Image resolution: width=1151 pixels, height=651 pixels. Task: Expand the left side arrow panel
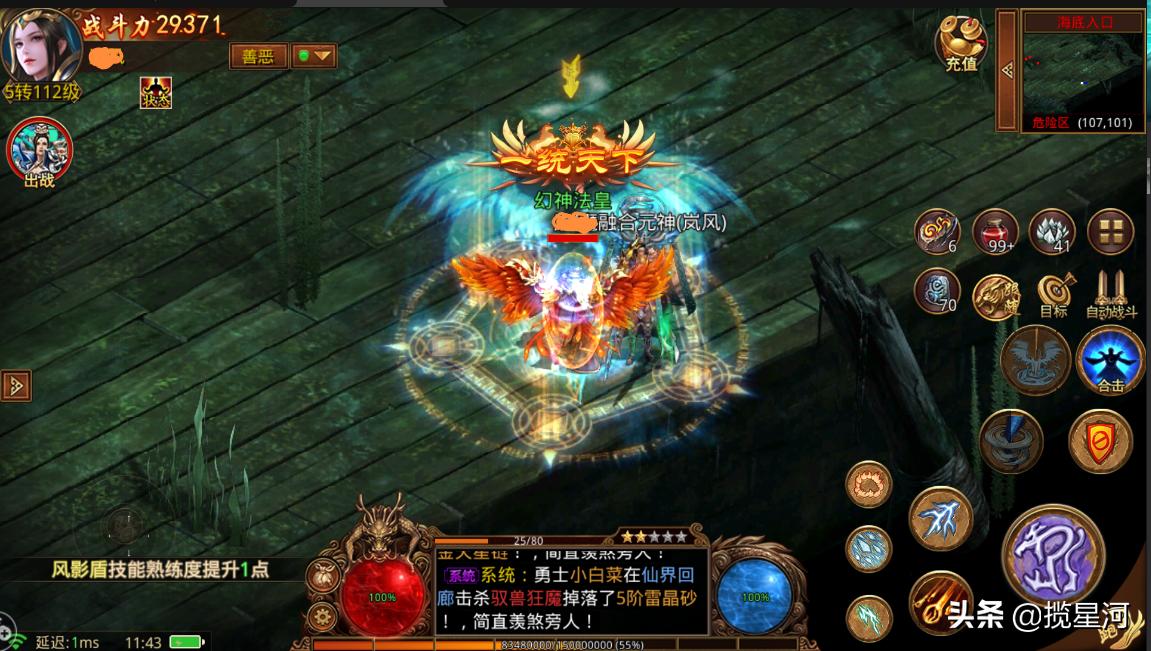click(16, 385)
